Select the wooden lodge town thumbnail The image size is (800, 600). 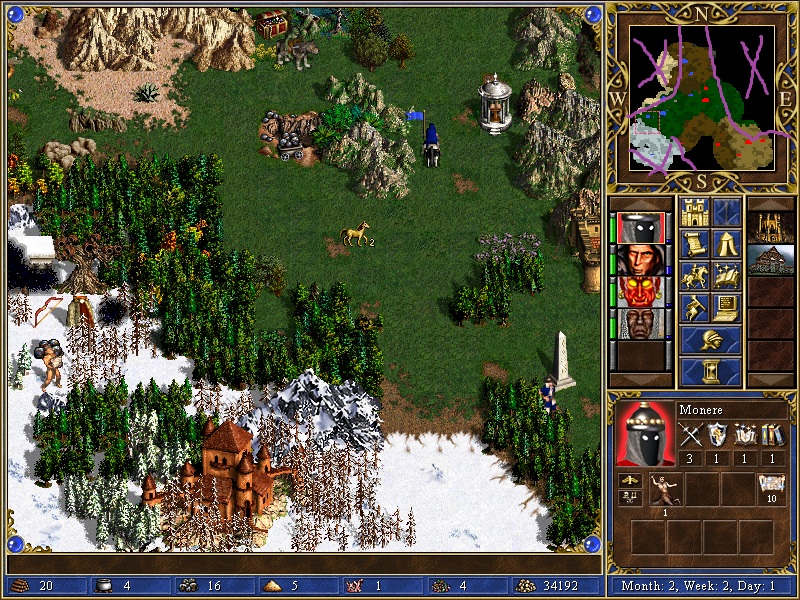pos(771,260)
